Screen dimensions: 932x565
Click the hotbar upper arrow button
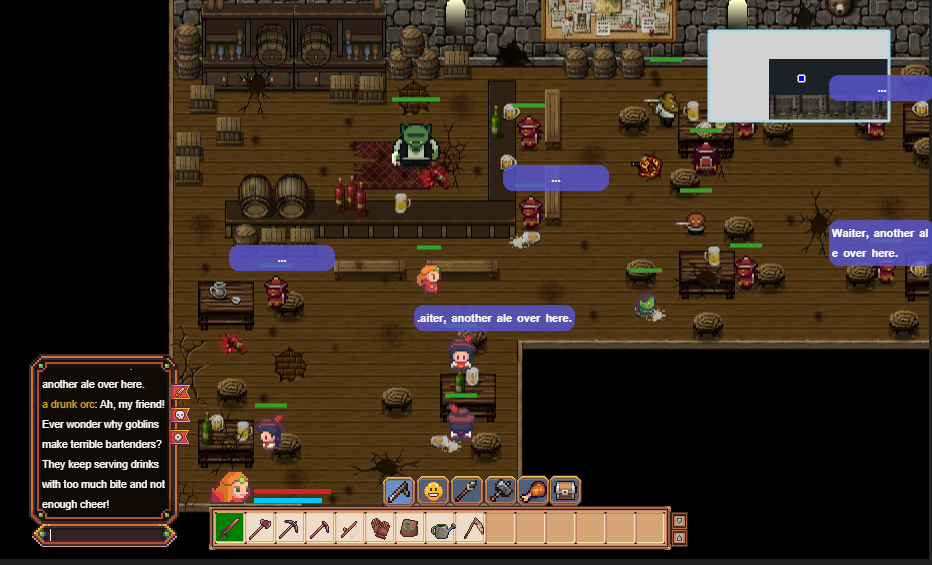point(679,520)
